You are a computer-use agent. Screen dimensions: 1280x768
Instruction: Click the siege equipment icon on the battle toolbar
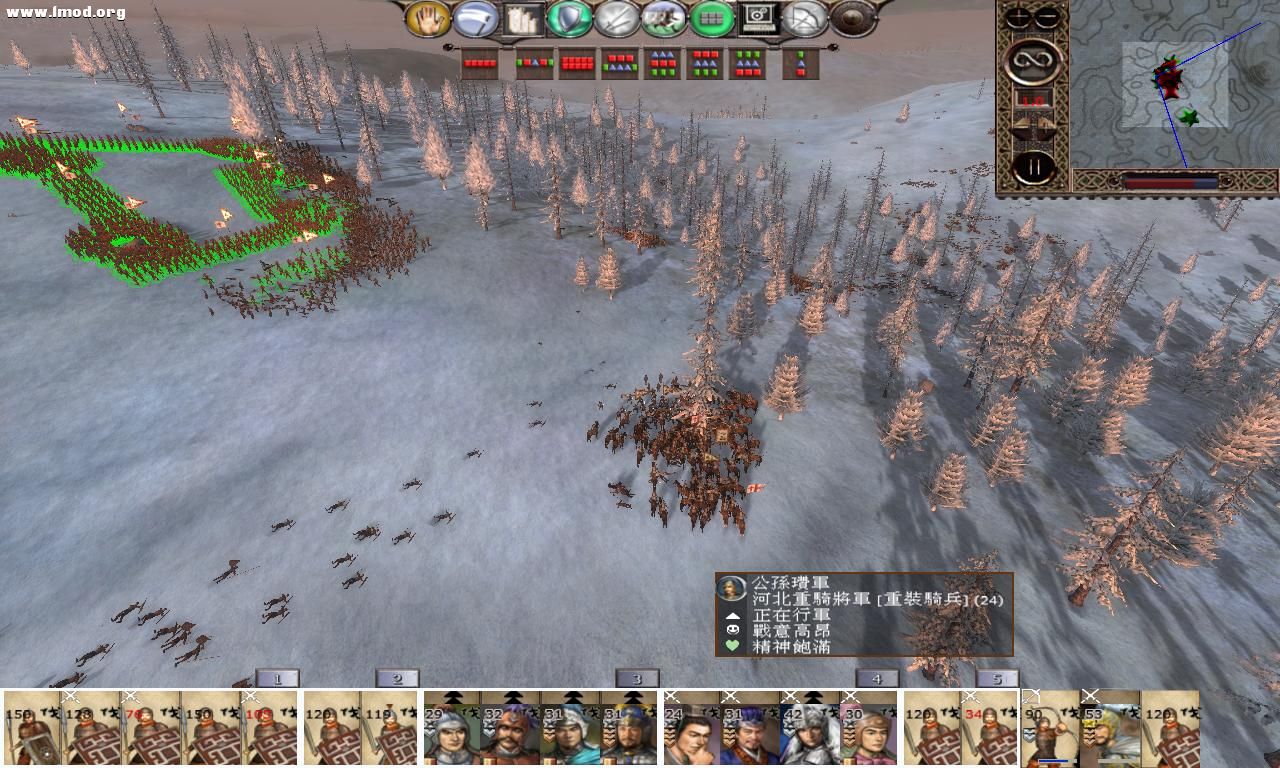(524, 19)
